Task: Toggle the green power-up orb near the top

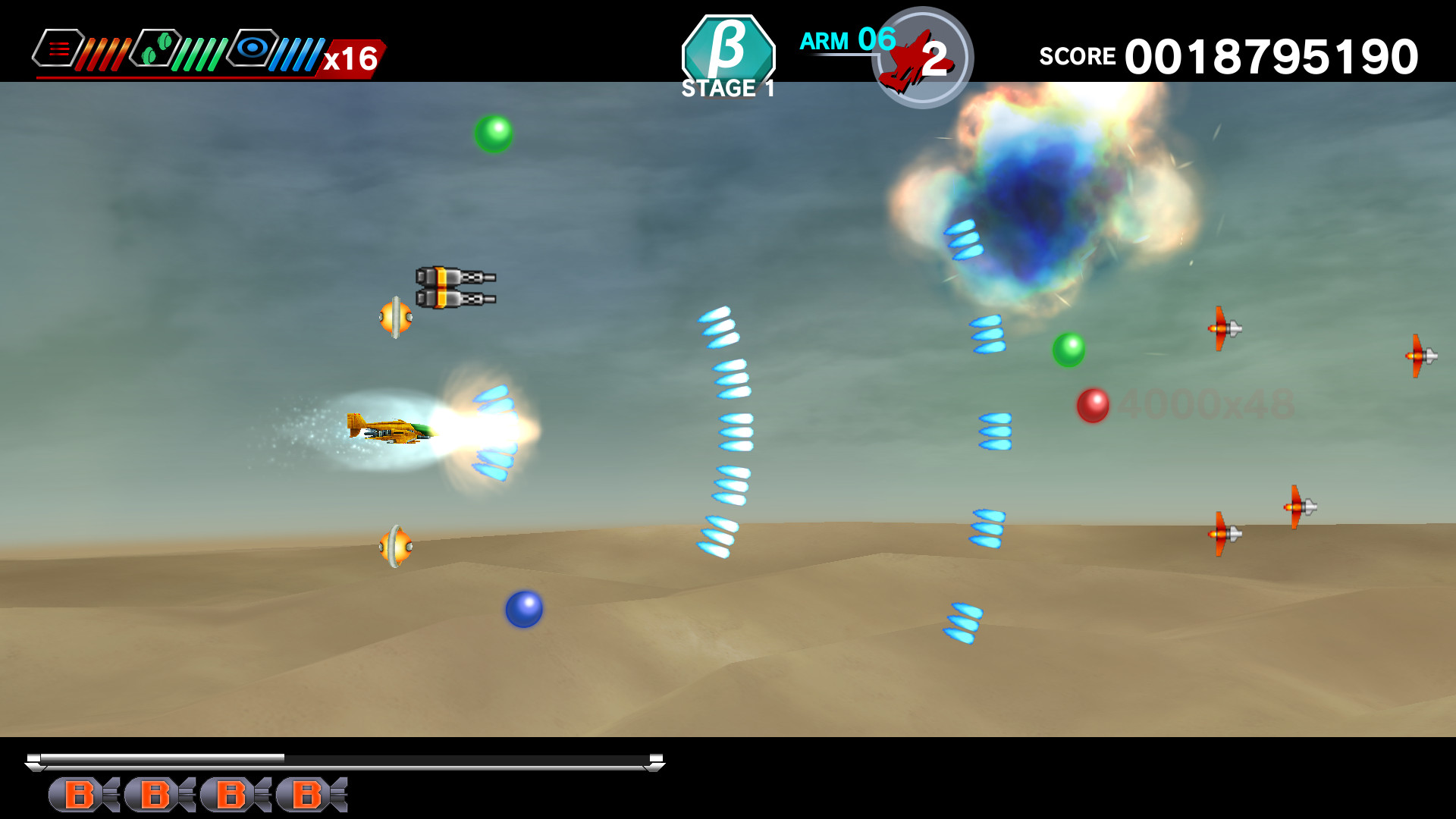Action: [494, 133]
